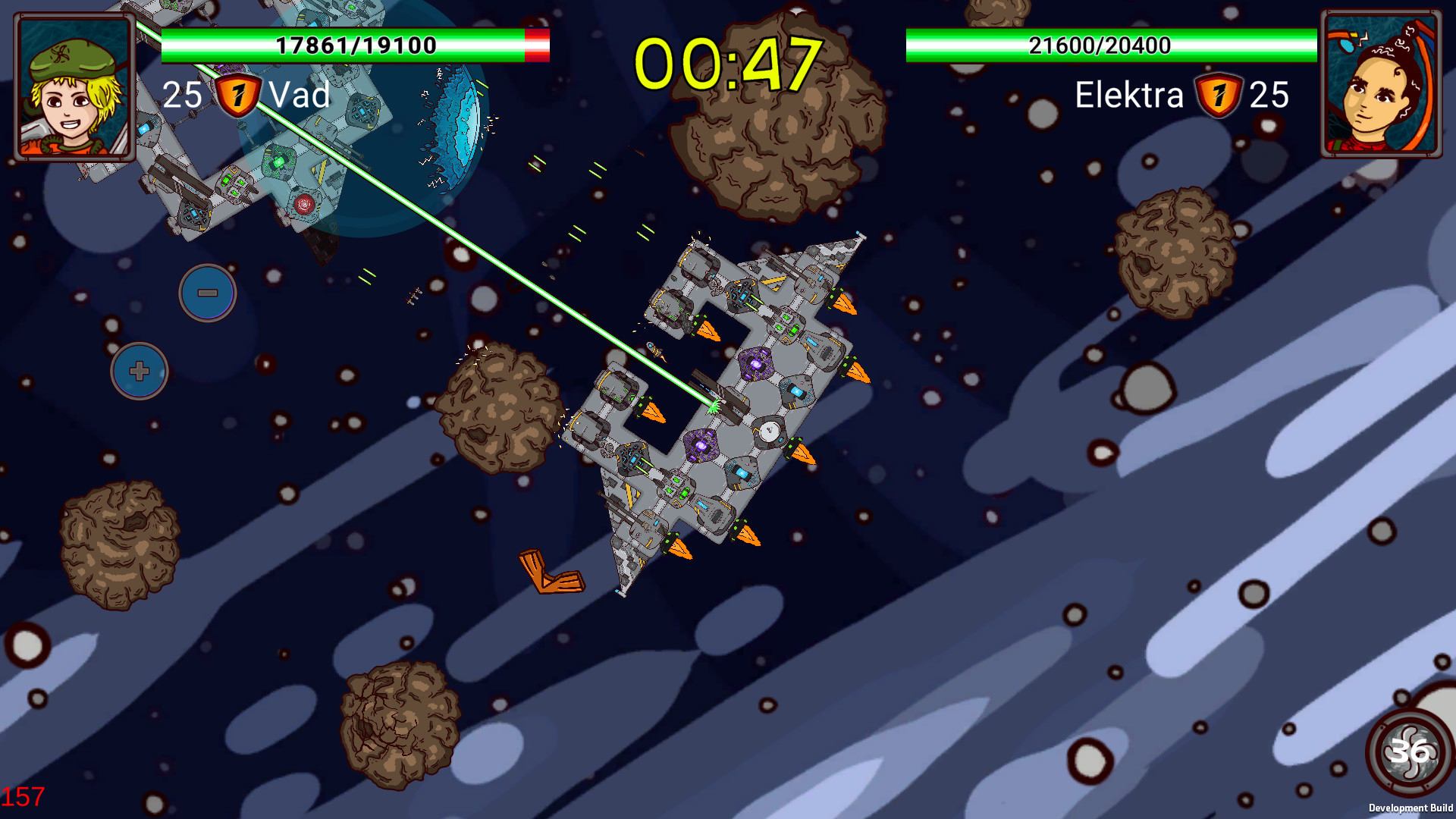Click the red dome turret on Vad's ship
The image size is (1456, 819).
303,202
